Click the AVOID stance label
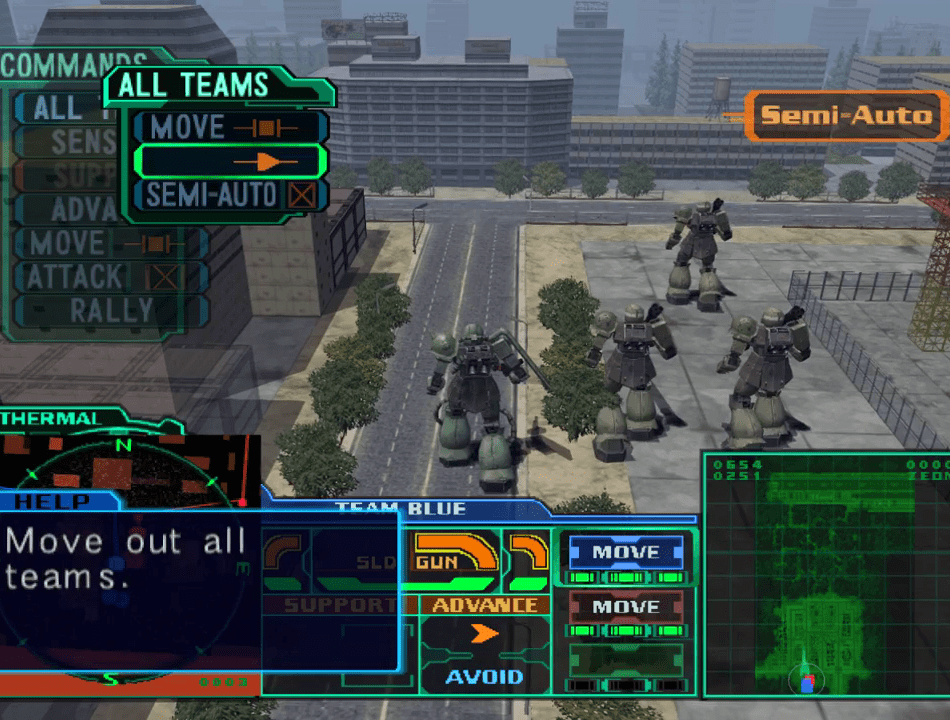 tap(485, 677)
